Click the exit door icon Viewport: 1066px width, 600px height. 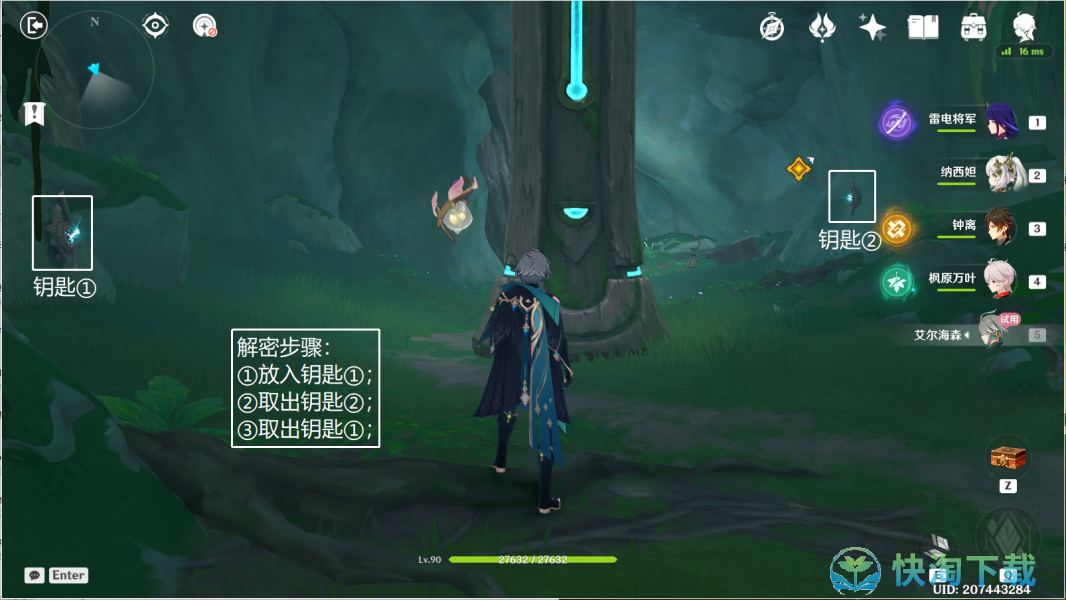click(x=34, y=25)
